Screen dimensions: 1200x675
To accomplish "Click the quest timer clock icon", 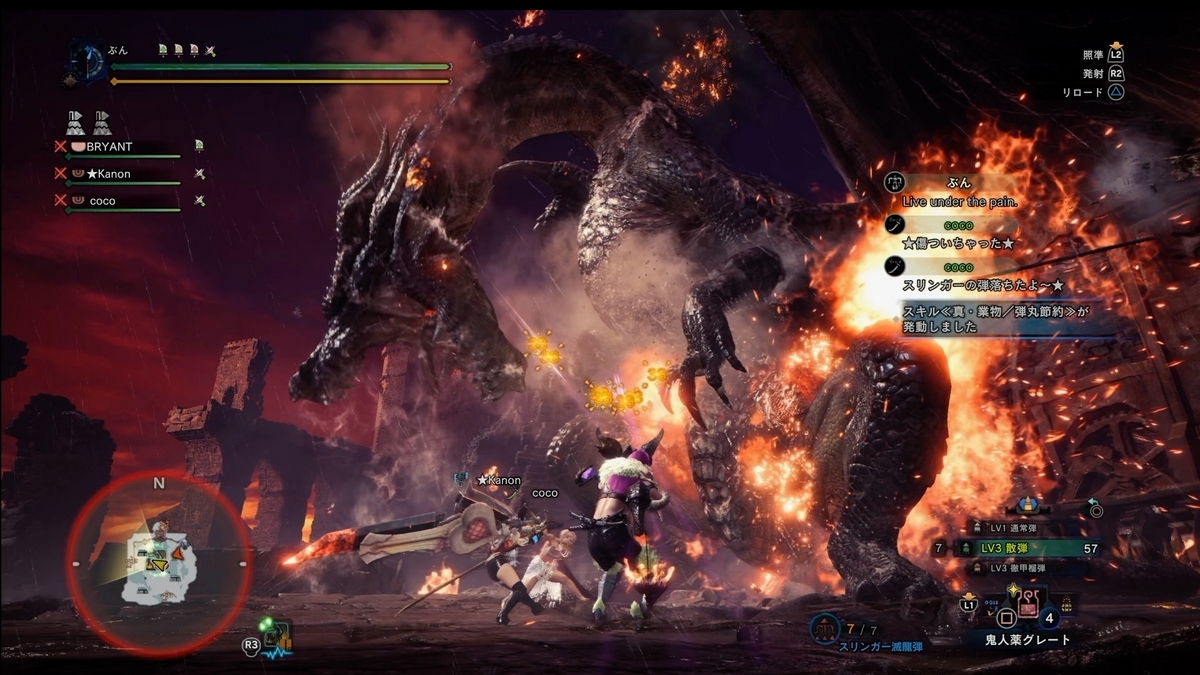I will point(86,60).
